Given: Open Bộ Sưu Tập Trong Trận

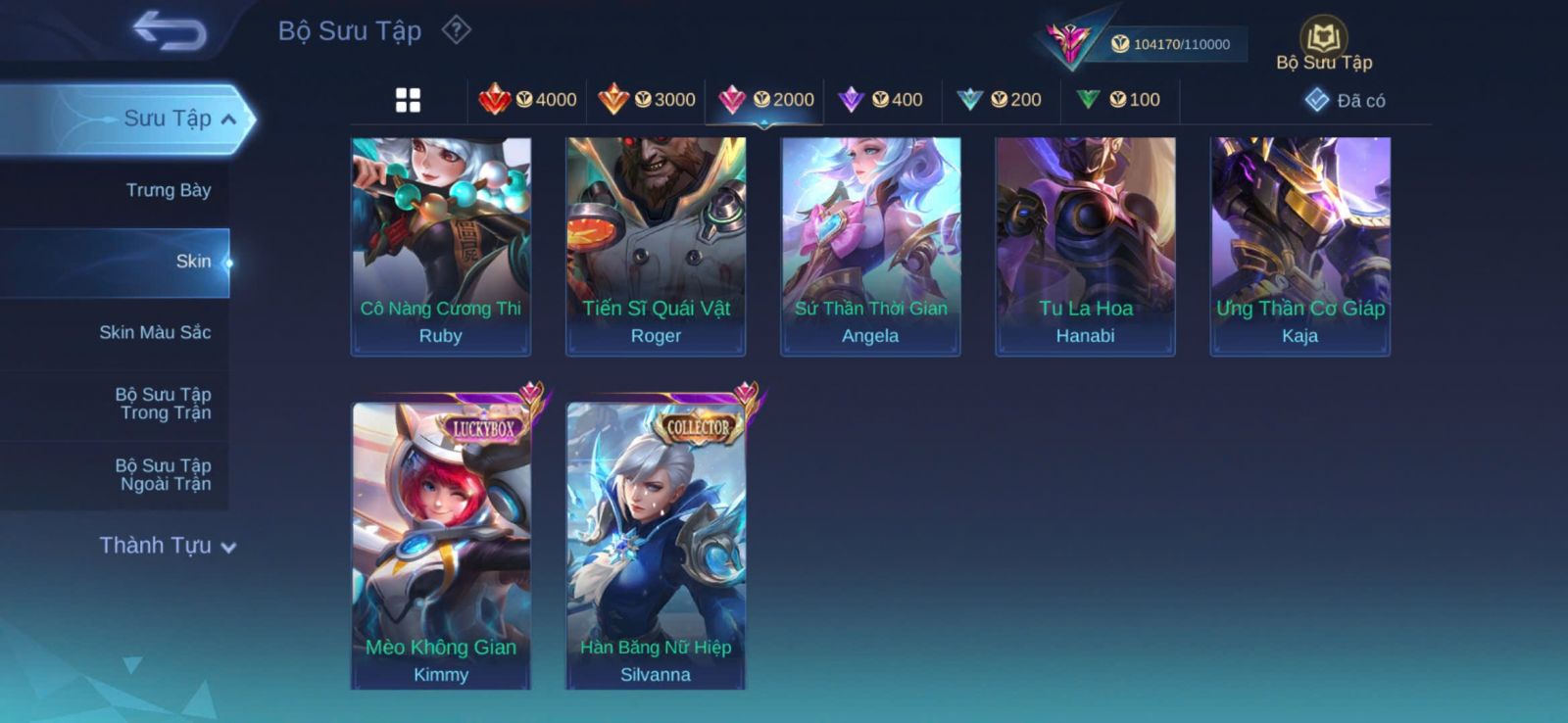Looking at the screenshot, I should [163, 404].
